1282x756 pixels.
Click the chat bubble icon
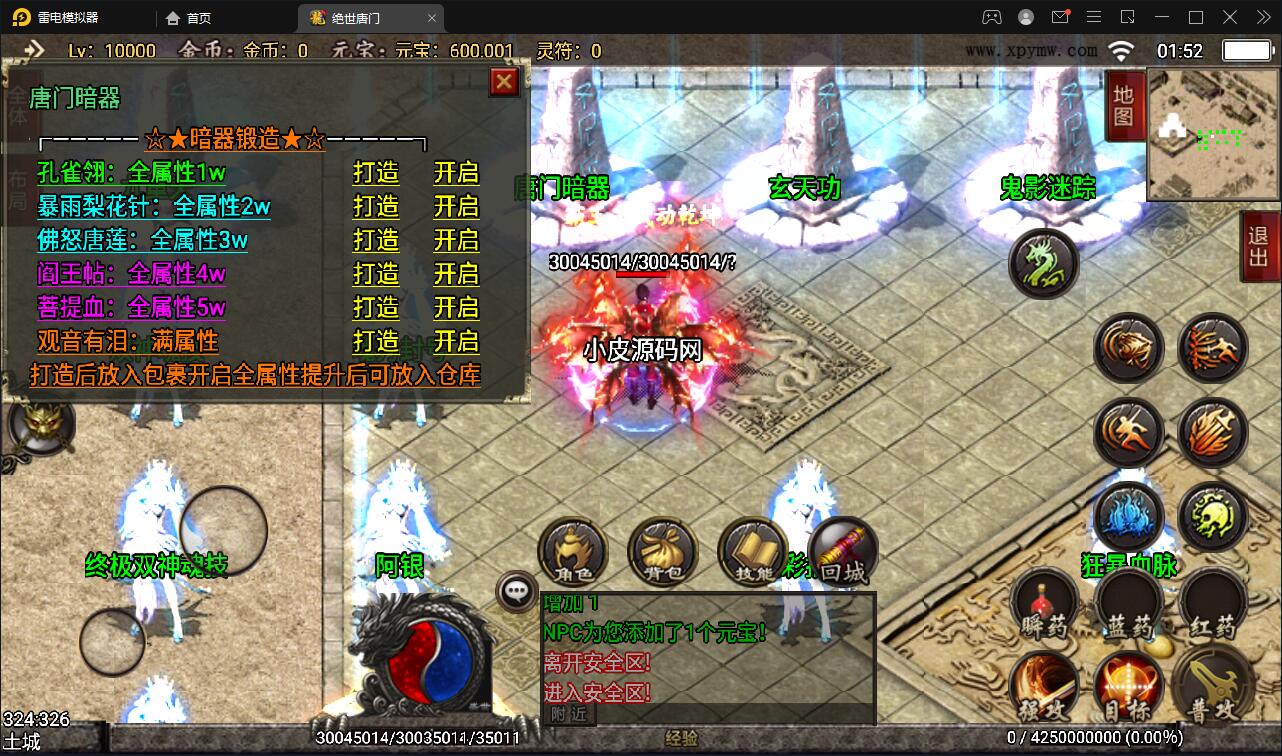point(516,592)
